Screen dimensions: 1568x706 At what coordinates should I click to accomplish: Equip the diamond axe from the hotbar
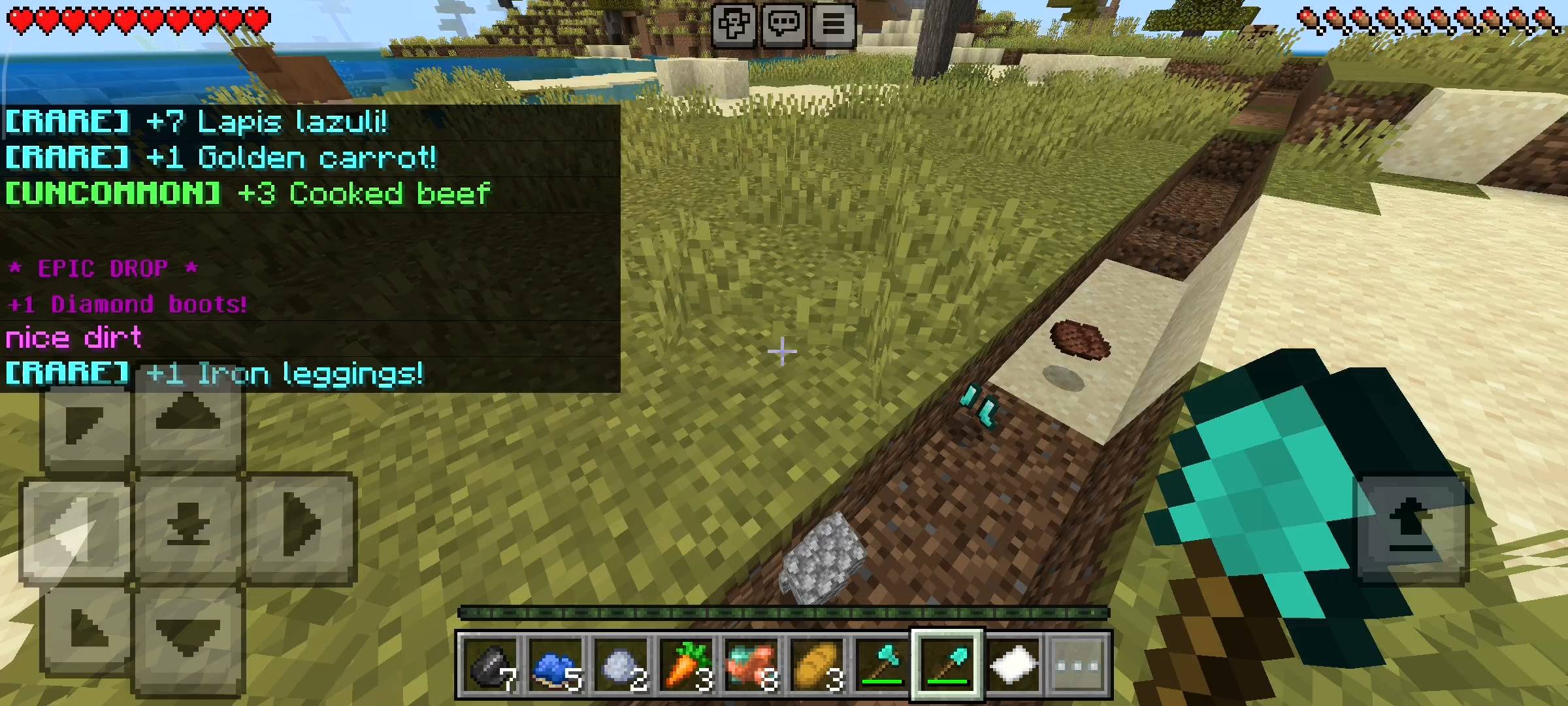point(882,665)
